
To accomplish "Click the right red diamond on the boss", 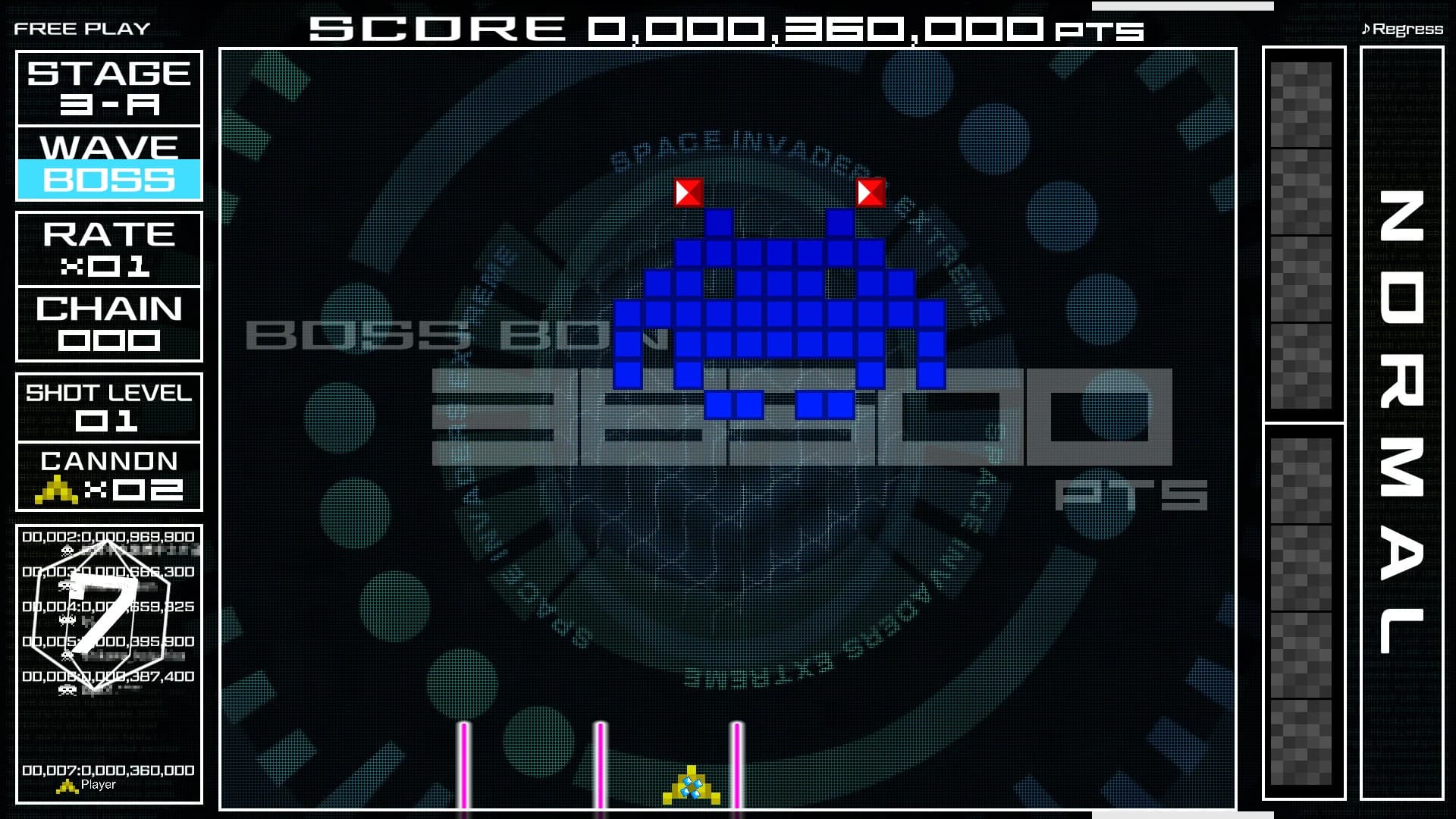I will 873,193.
